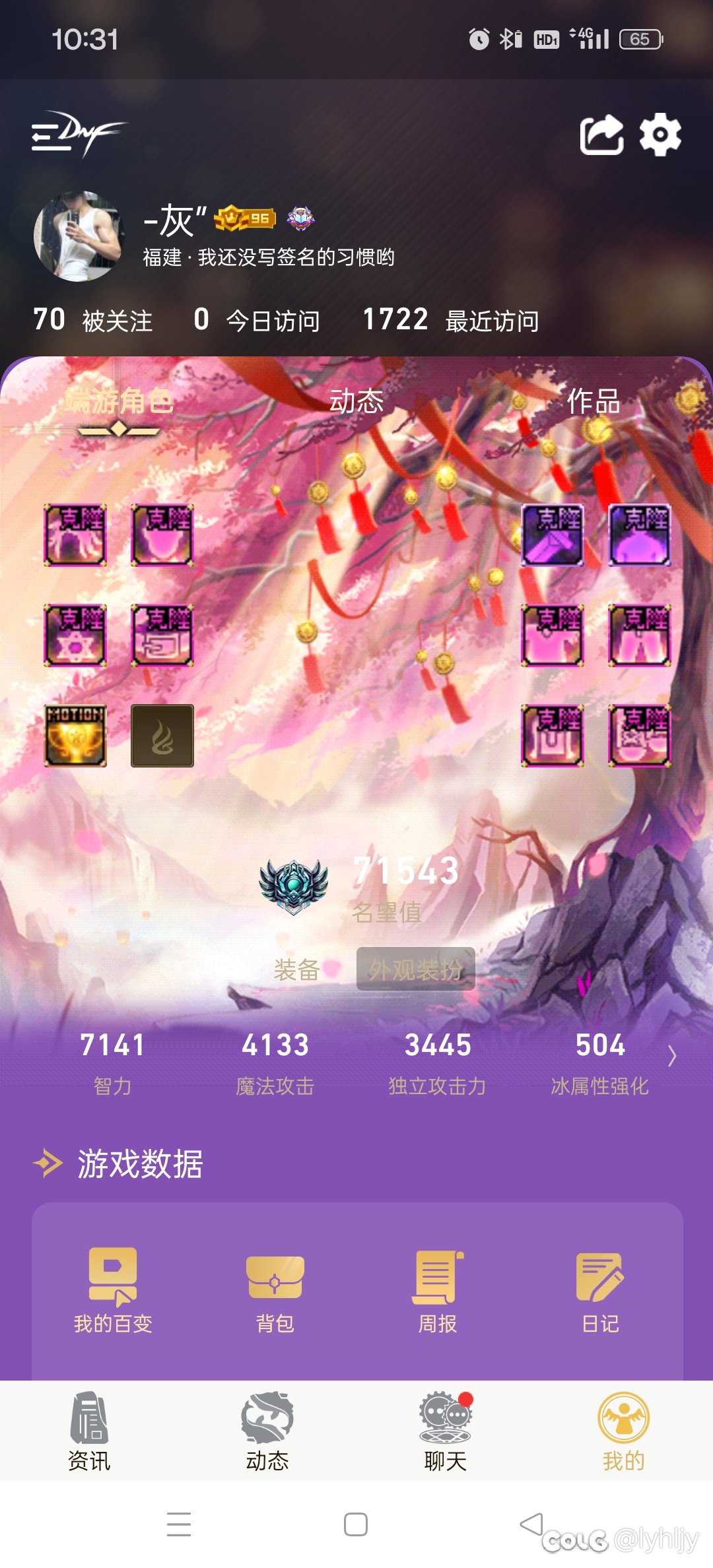Open the settings gear
Viewport: 713px width, 1568px height.
[x=660, y=135]
